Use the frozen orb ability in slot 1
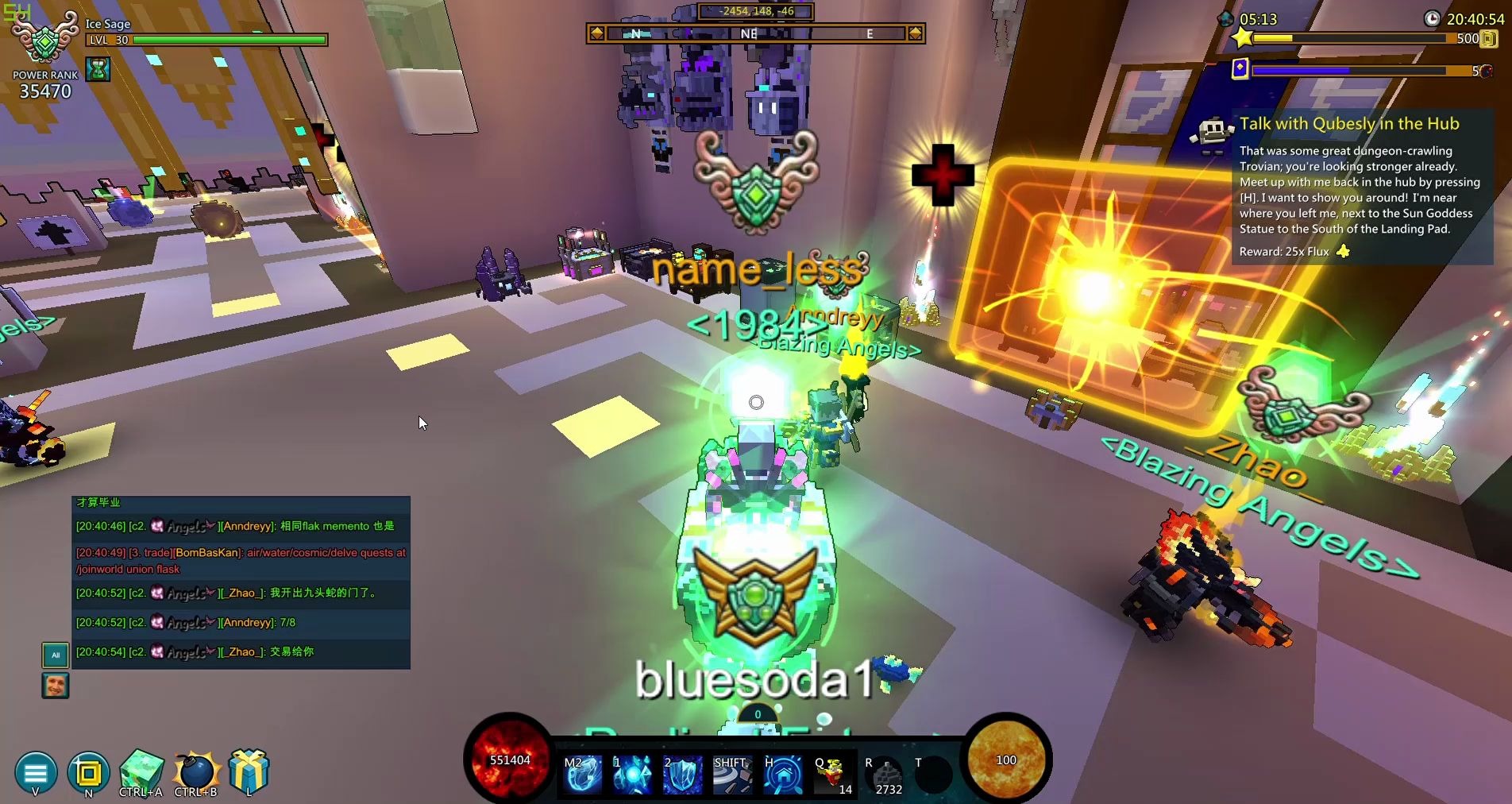 tap(632, 774)
